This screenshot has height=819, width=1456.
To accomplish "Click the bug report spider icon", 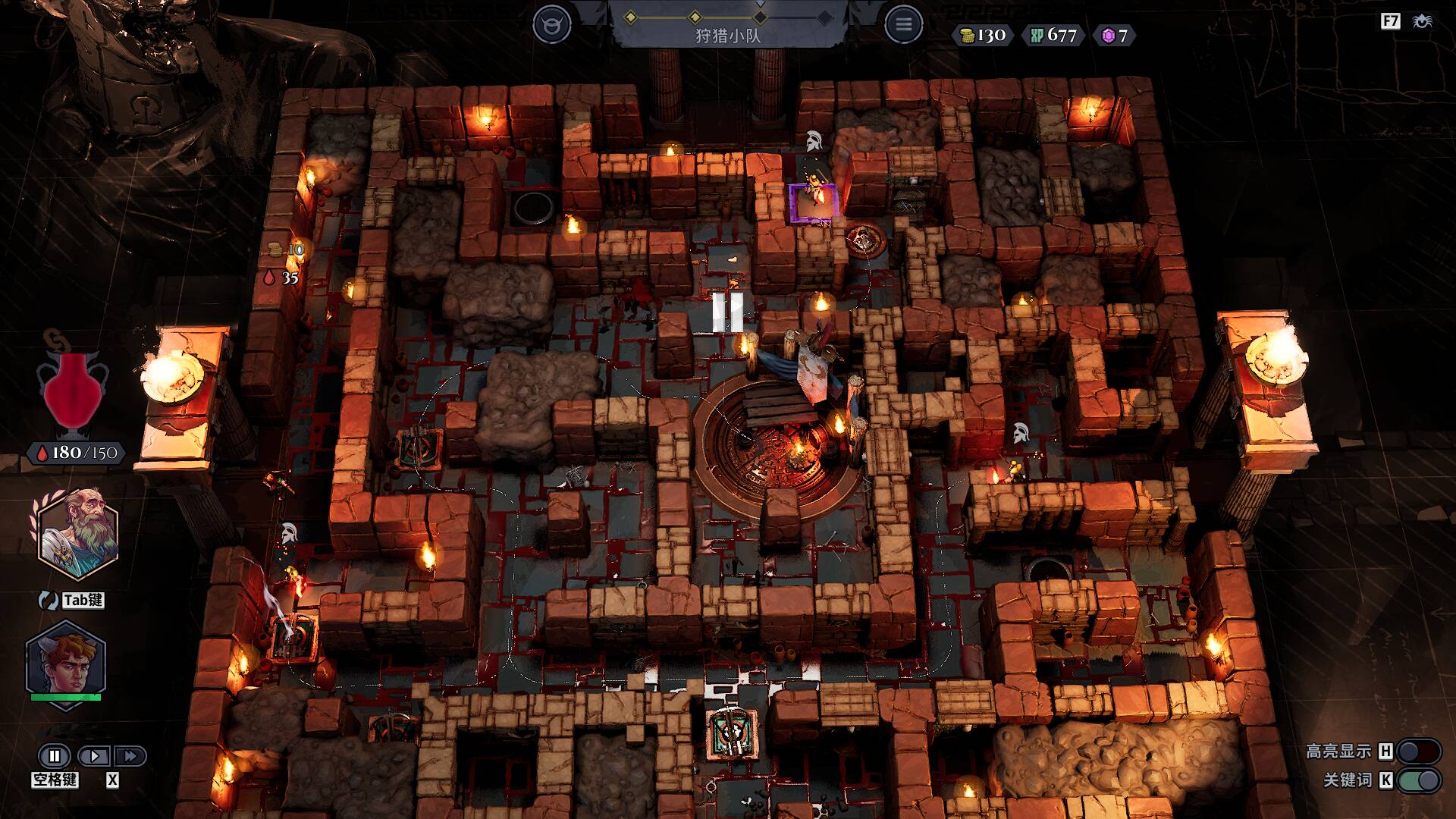I will [x=1422, y=21].
